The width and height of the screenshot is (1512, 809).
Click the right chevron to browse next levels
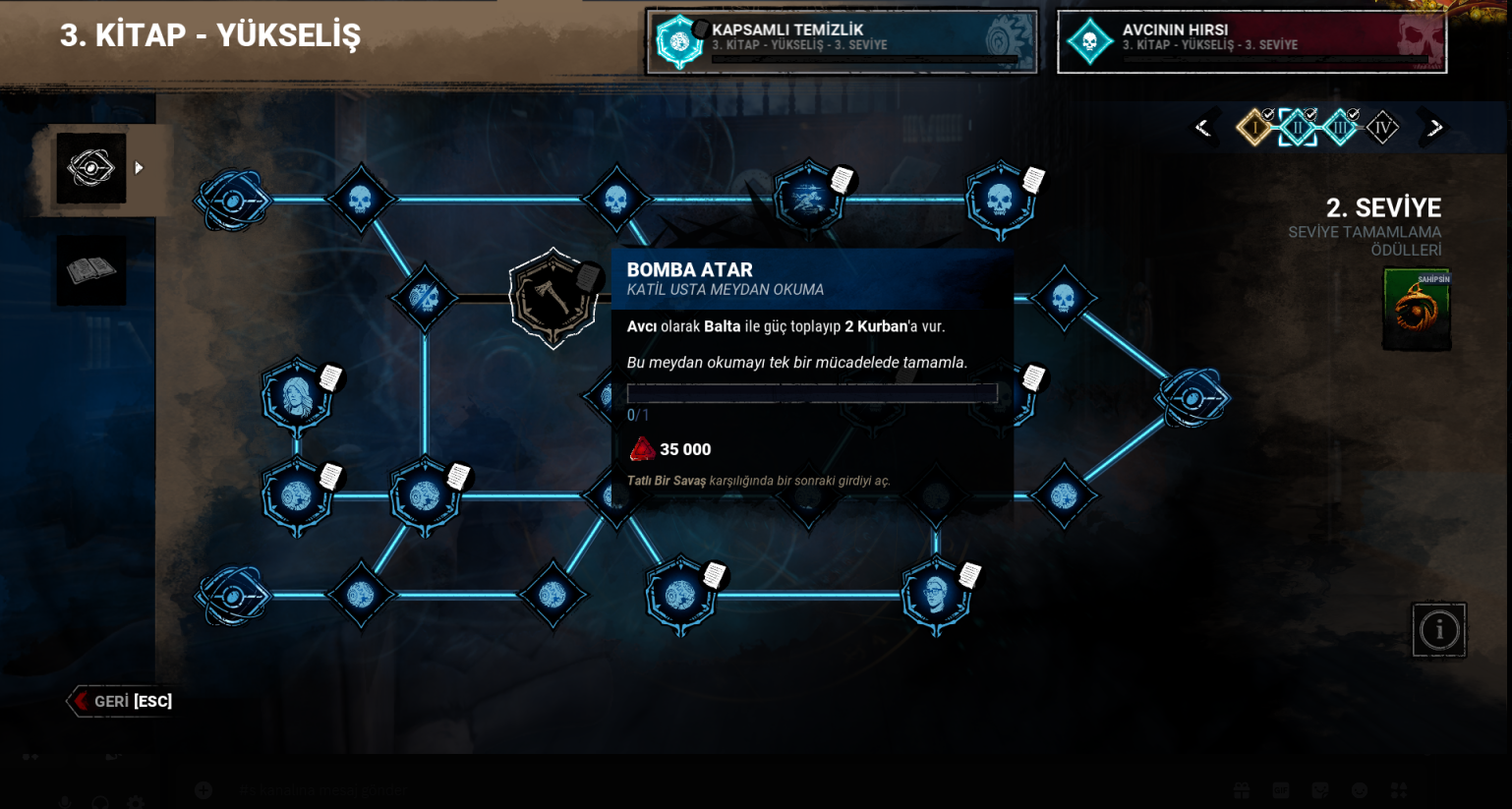click(1435, 127)
